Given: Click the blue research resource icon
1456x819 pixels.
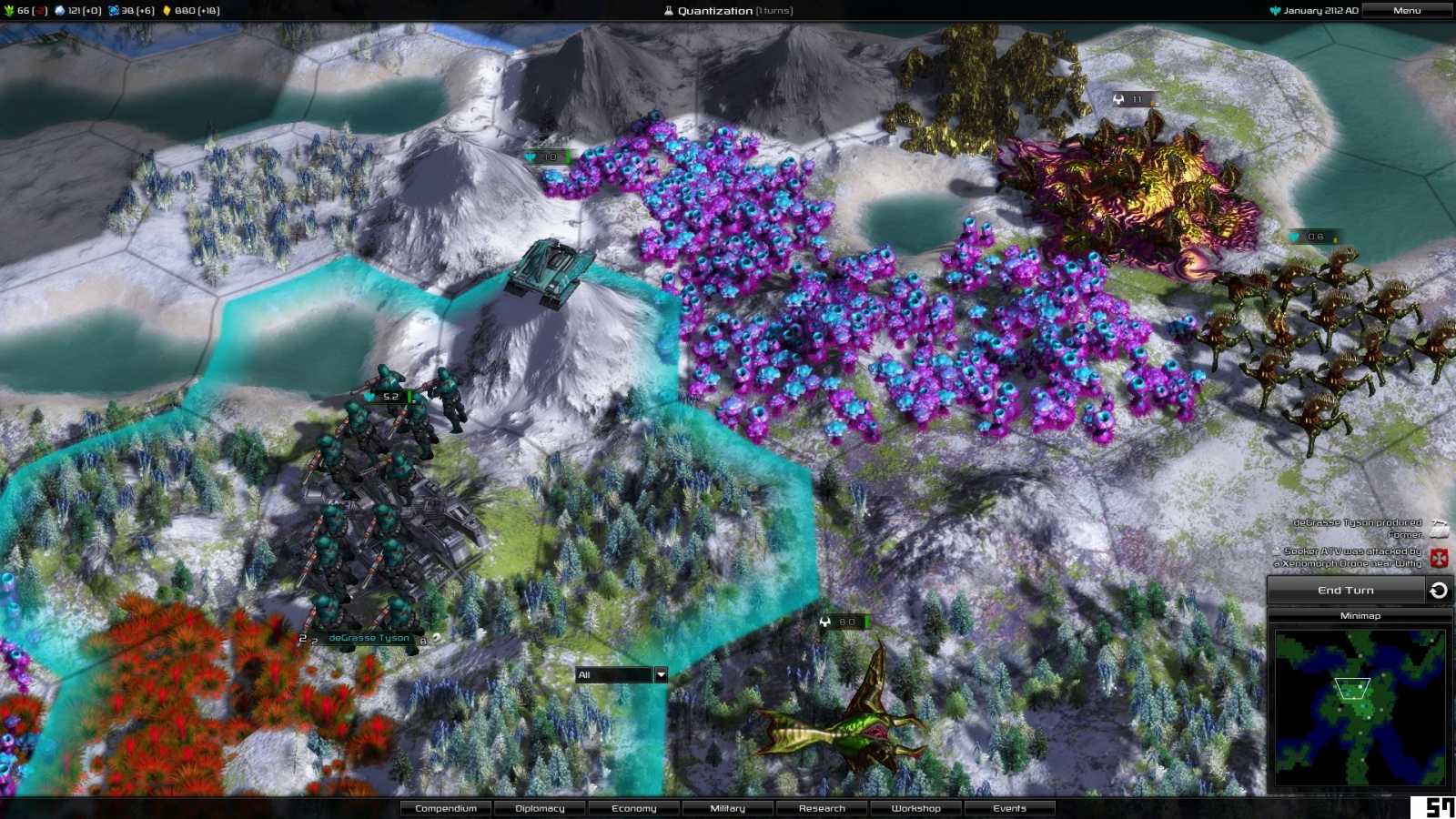Looking at the screenshot, I should pyautogui.click(x=113, y=11).
